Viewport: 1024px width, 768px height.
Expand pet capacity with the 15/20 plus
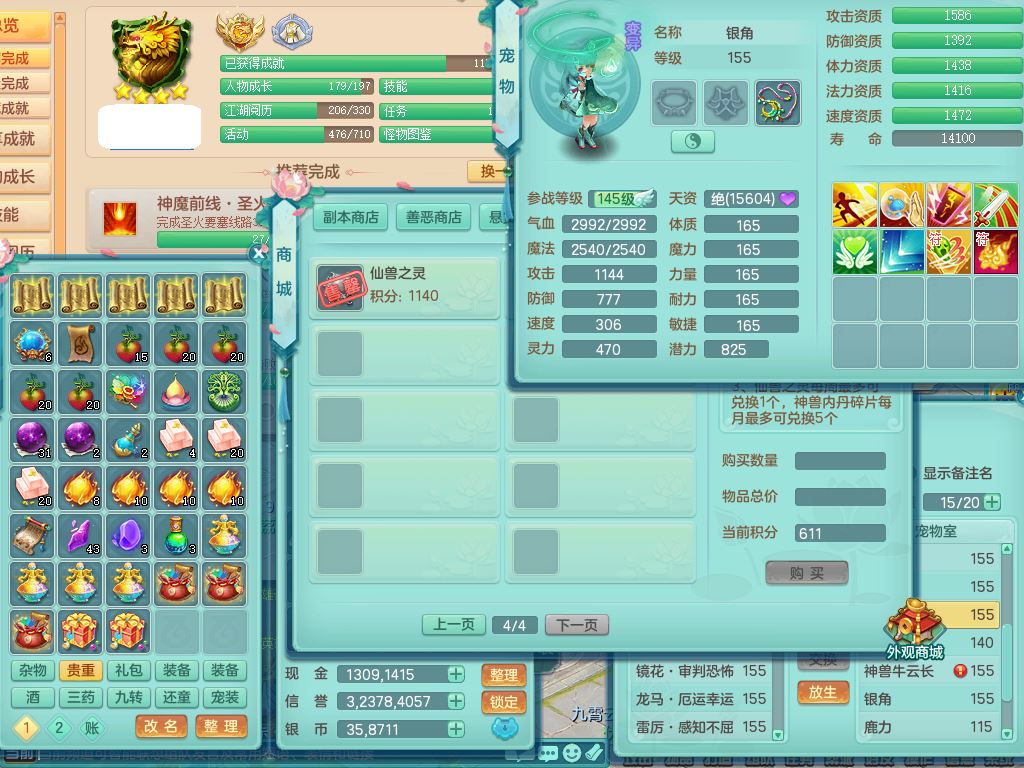click(992, 502)
